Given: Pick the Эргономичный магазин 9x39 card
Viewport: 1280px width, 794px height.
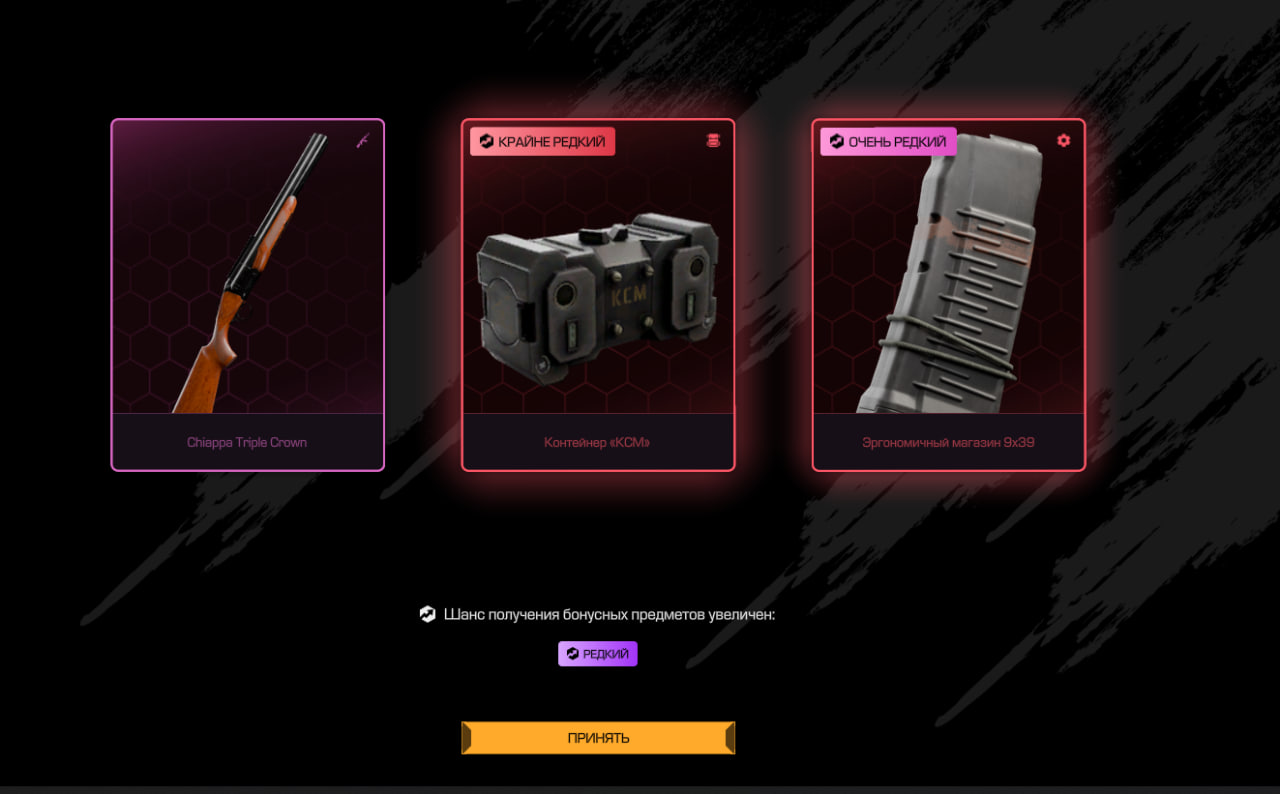Looking at the screenshot, I should pyautogui.click(x=948, y=294).
